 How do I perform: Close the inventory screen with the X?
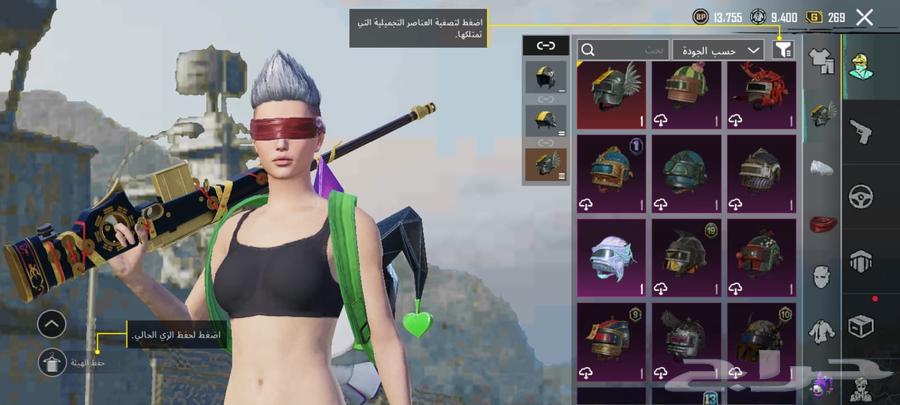pos(865,16)
